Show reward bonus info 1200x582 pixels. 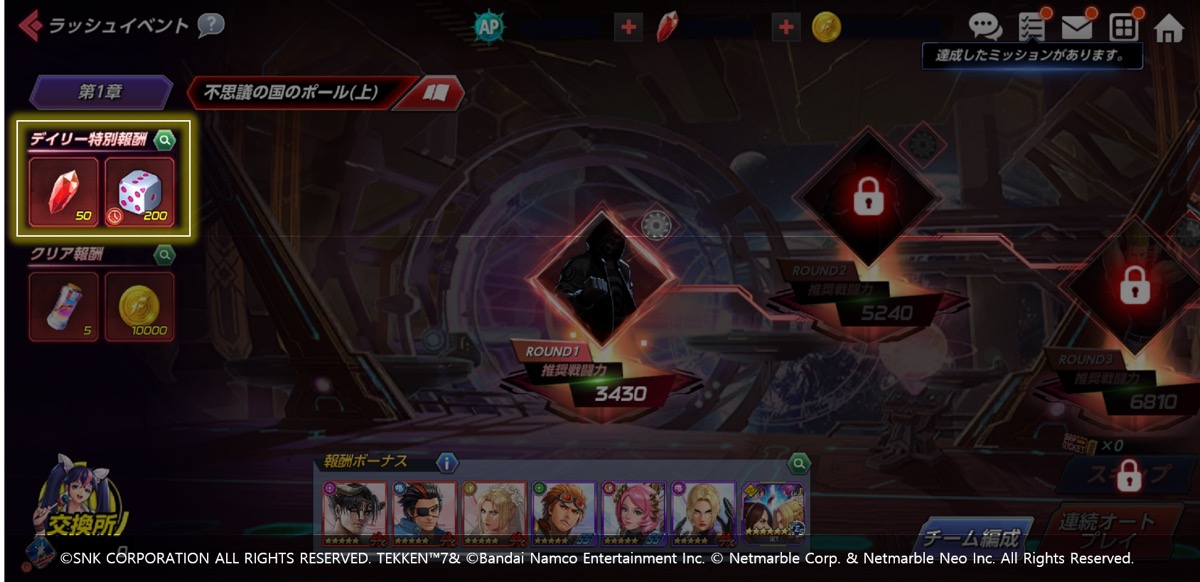tap(447, 463)
